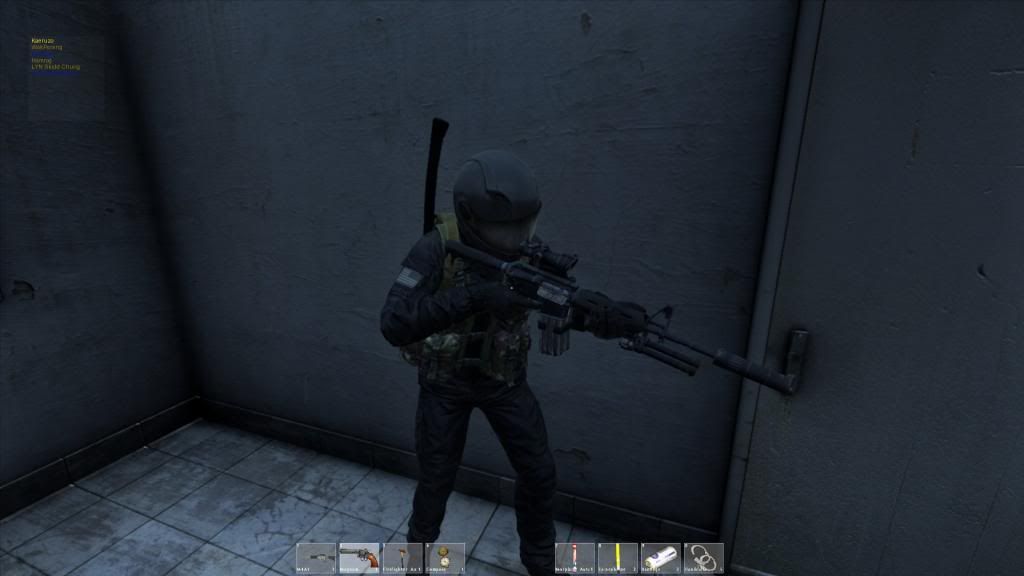Select the yellow glowstick slot
This screenshot has height=576, width=1024.
(x=618, y=557)
